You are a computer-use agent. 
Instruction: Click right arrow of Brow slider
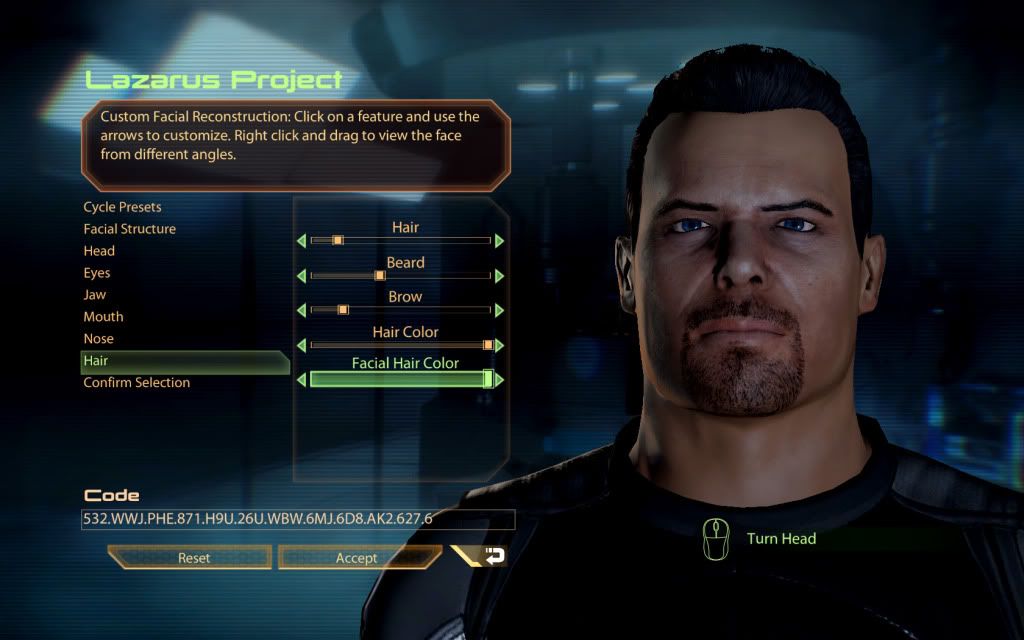pyautogui.click(x=500, y=310)
